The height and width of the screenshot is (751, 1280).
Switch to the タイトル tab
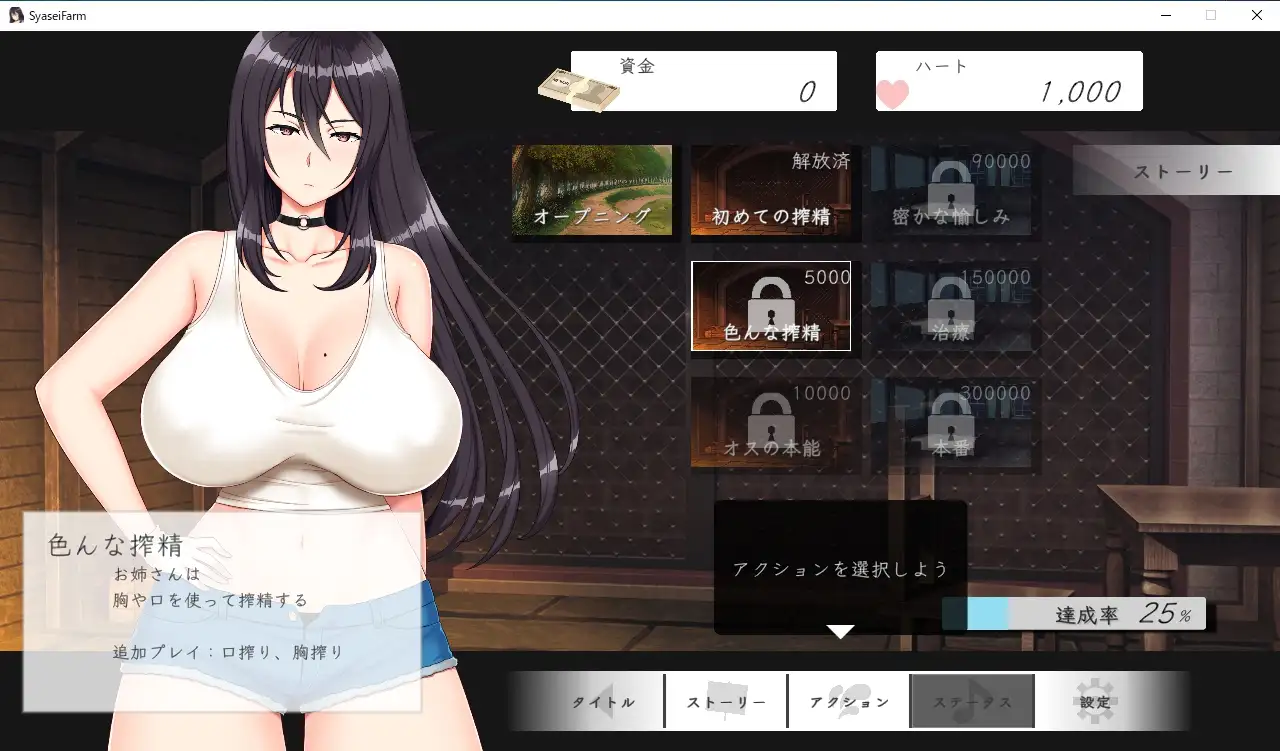pyautogui.click(x=602, y=701)
